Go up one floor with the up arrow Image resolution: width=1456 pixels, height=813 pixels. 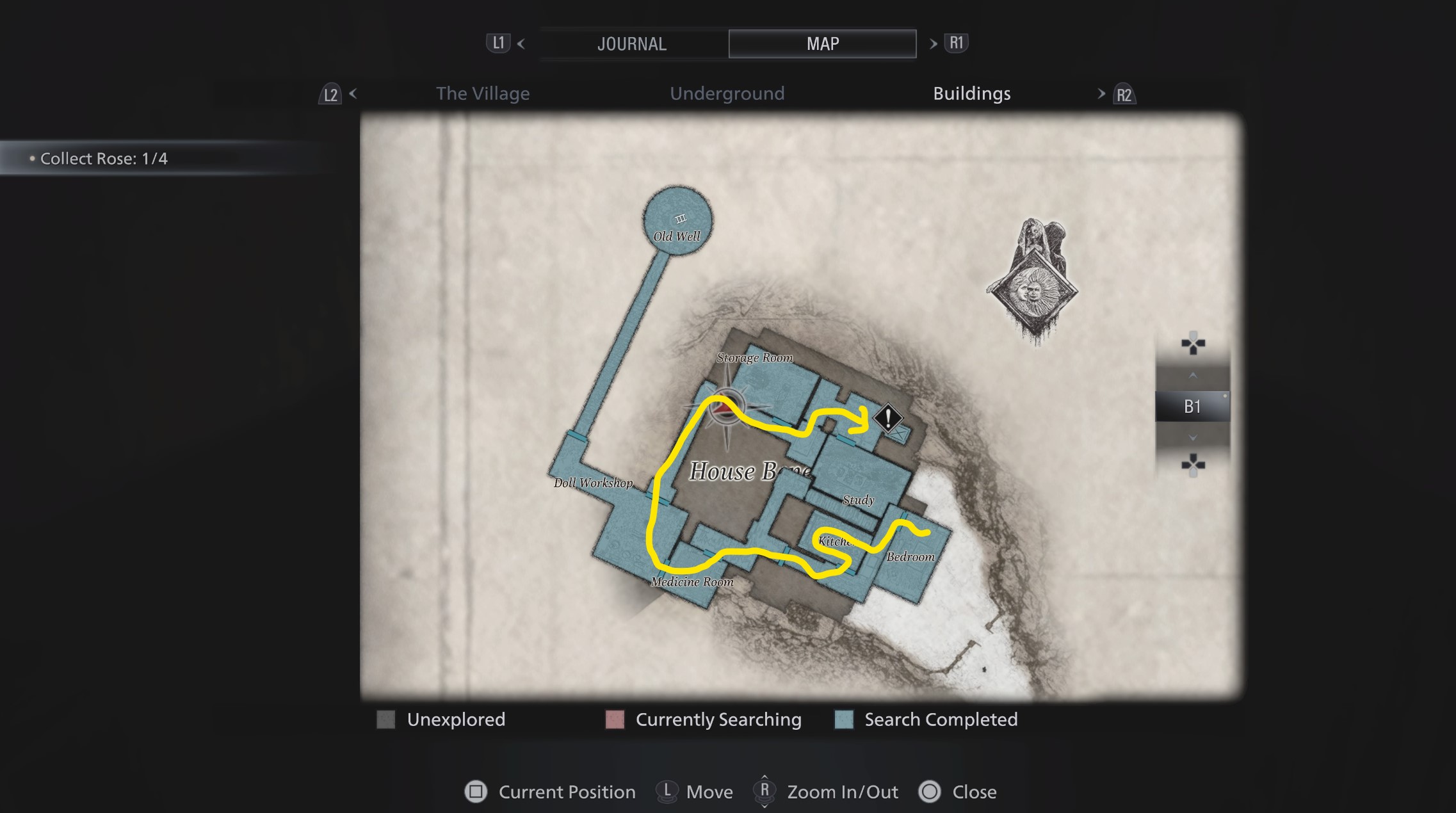tap(1192, 376)
